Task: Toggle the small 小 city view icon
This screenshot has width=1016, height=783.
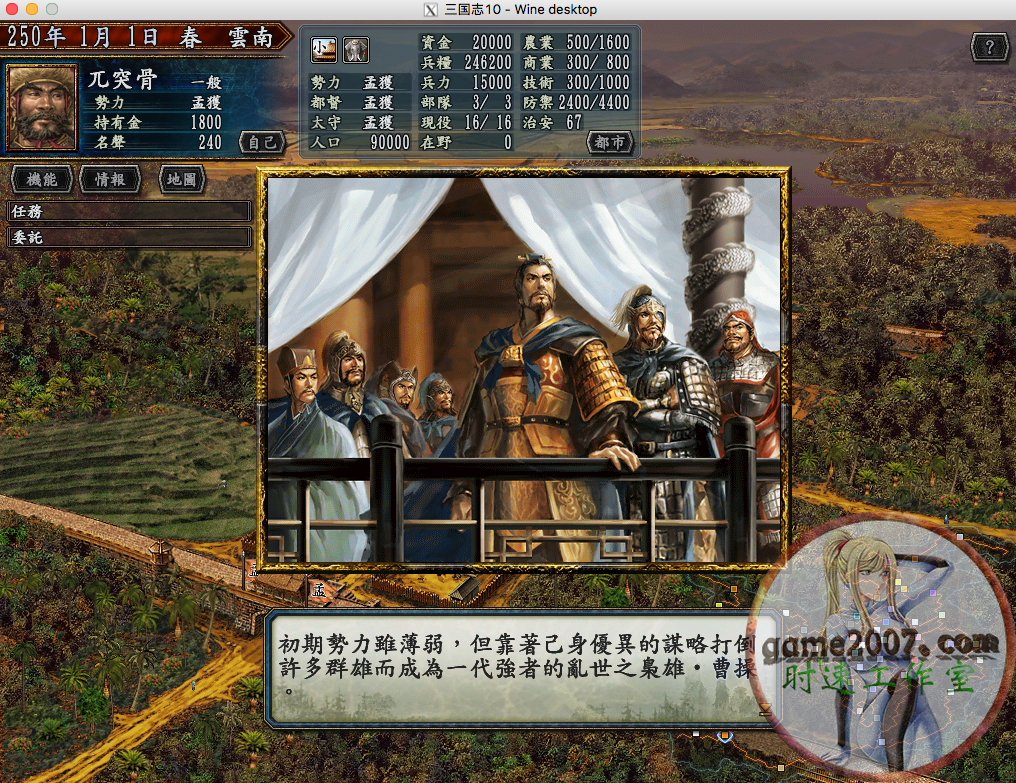Action: (x=324, y=48)
